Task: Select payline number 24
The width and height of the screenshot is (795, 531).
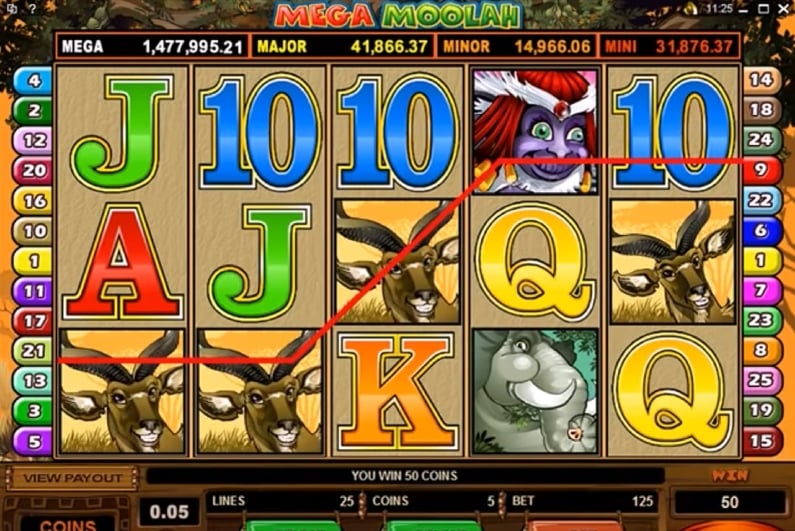Action: [761, 140]
